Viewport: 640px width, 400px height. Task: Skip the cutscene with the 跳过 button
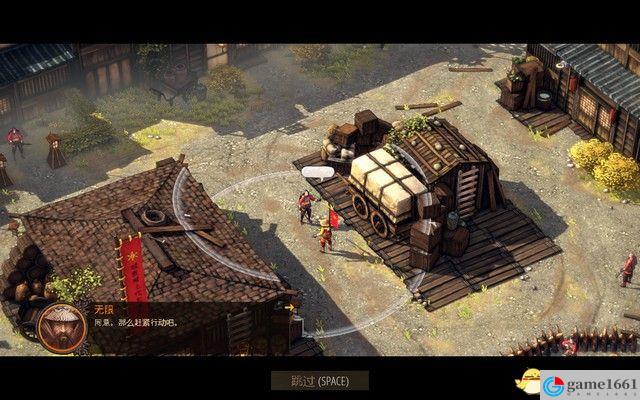(320, 380)
